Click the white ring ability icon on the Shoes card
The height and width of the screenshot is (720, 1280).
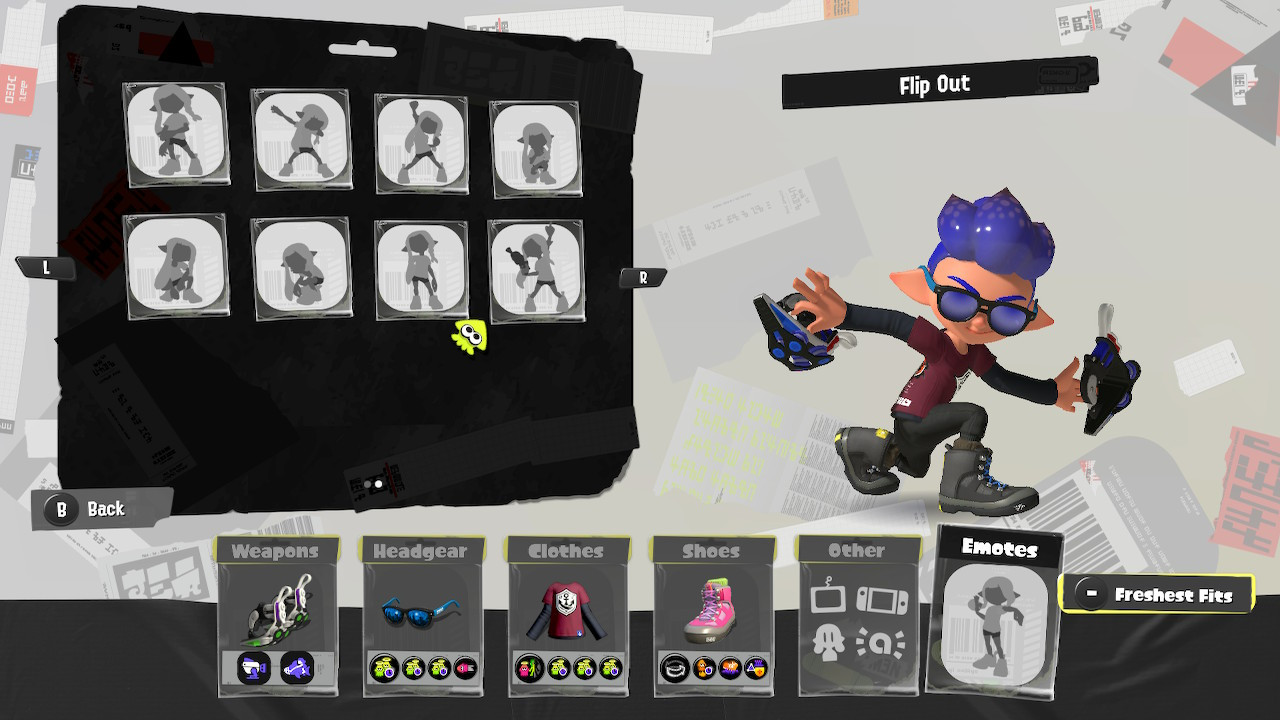pos(674,668)
